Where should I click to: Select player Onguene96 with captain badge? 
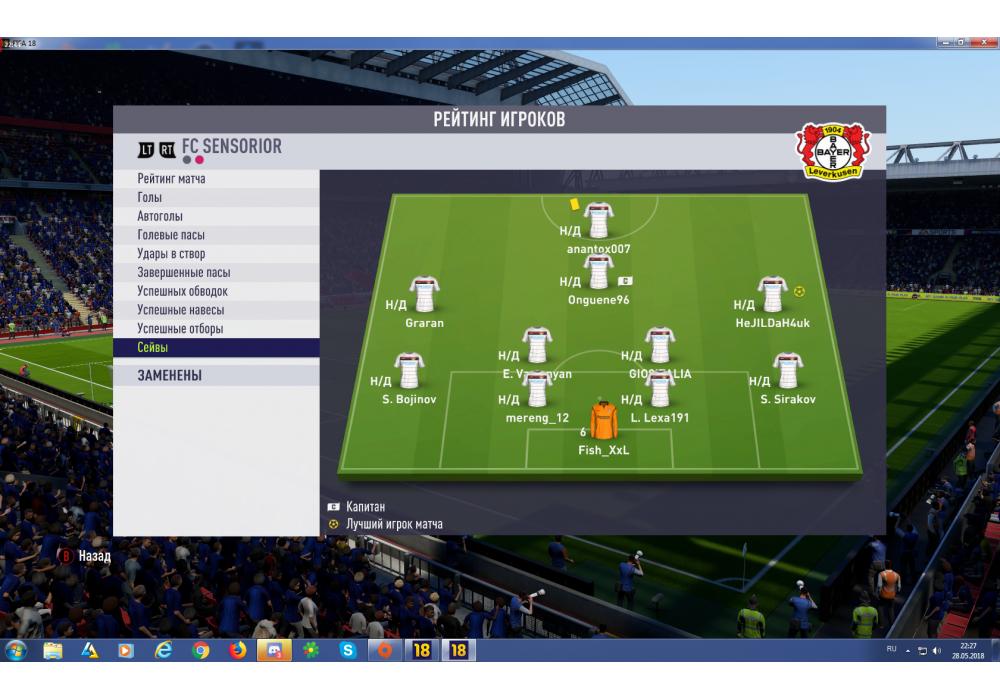(x=598, y=272)
